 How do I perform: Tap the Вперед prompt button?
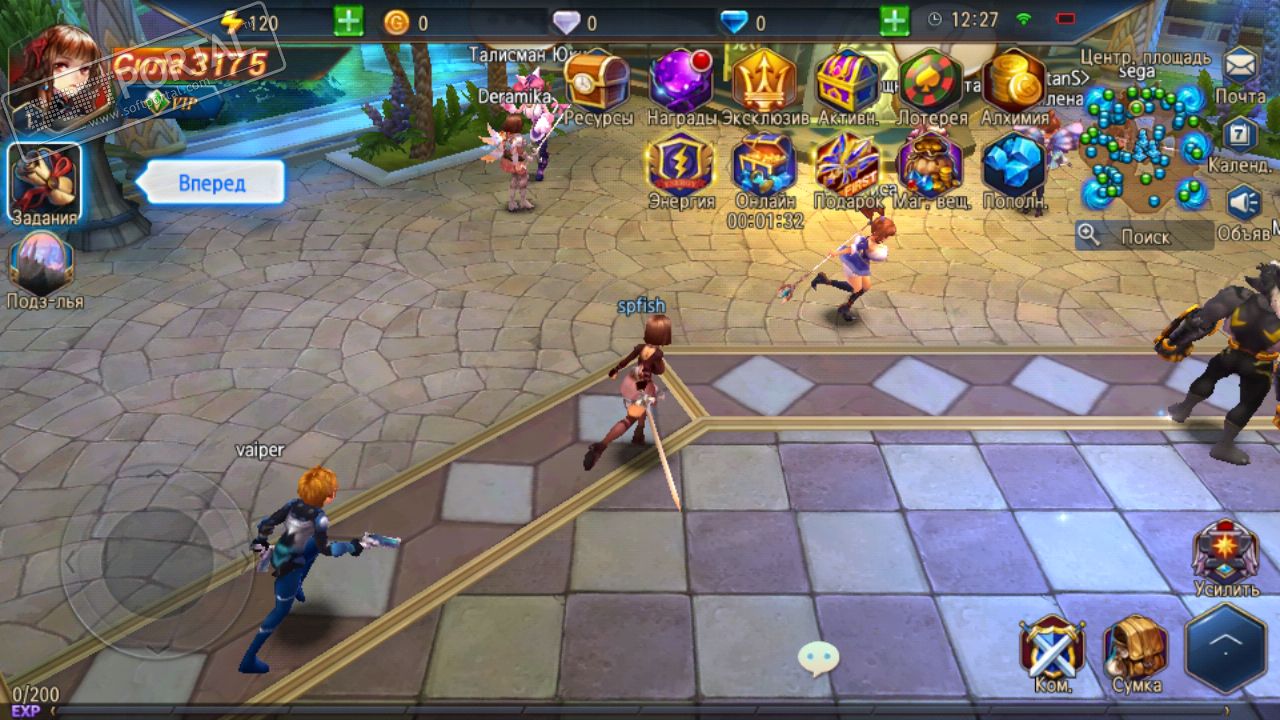213,183
